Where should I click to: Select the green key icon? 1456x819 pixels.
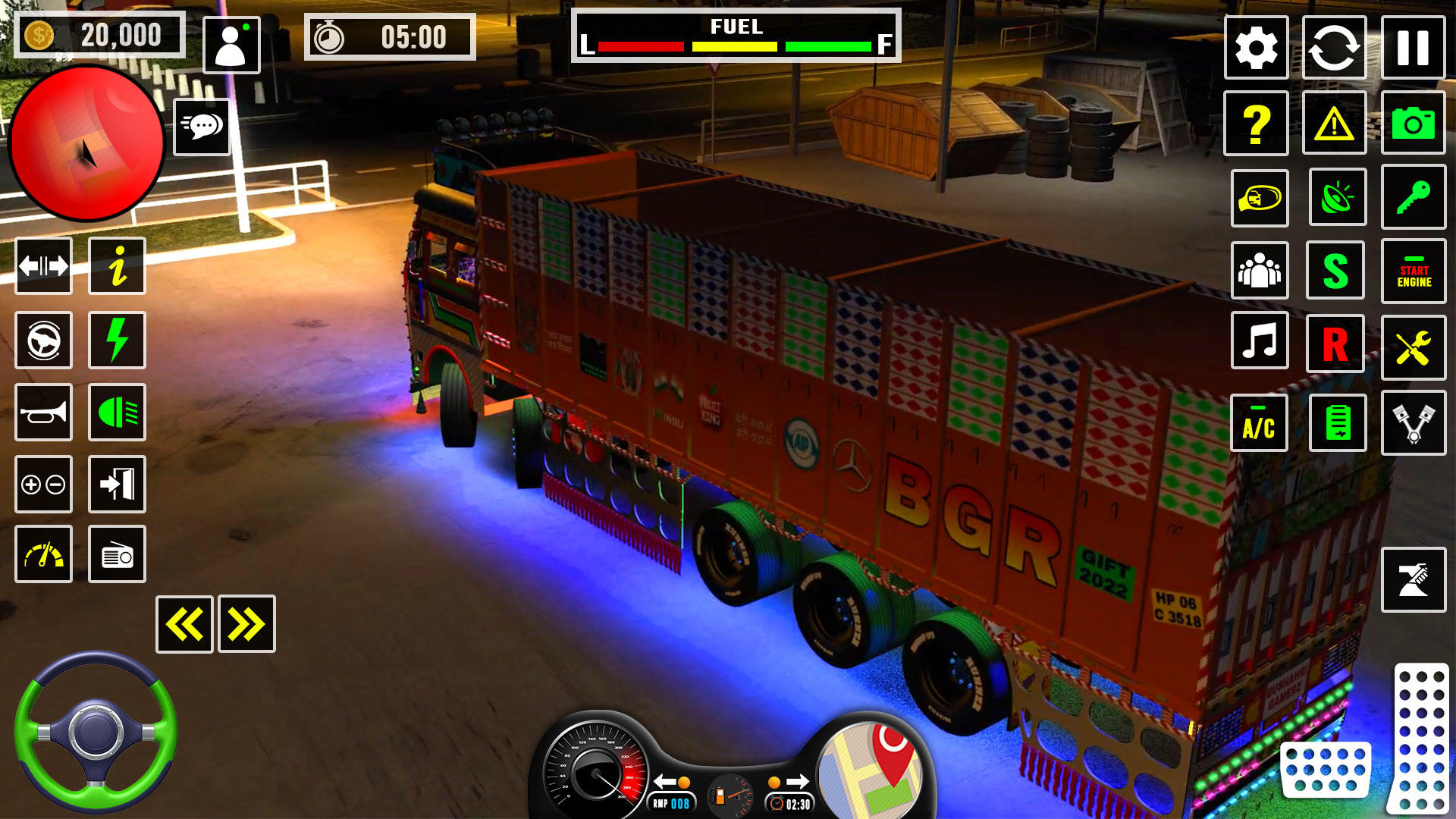[x=1413, y=198]
